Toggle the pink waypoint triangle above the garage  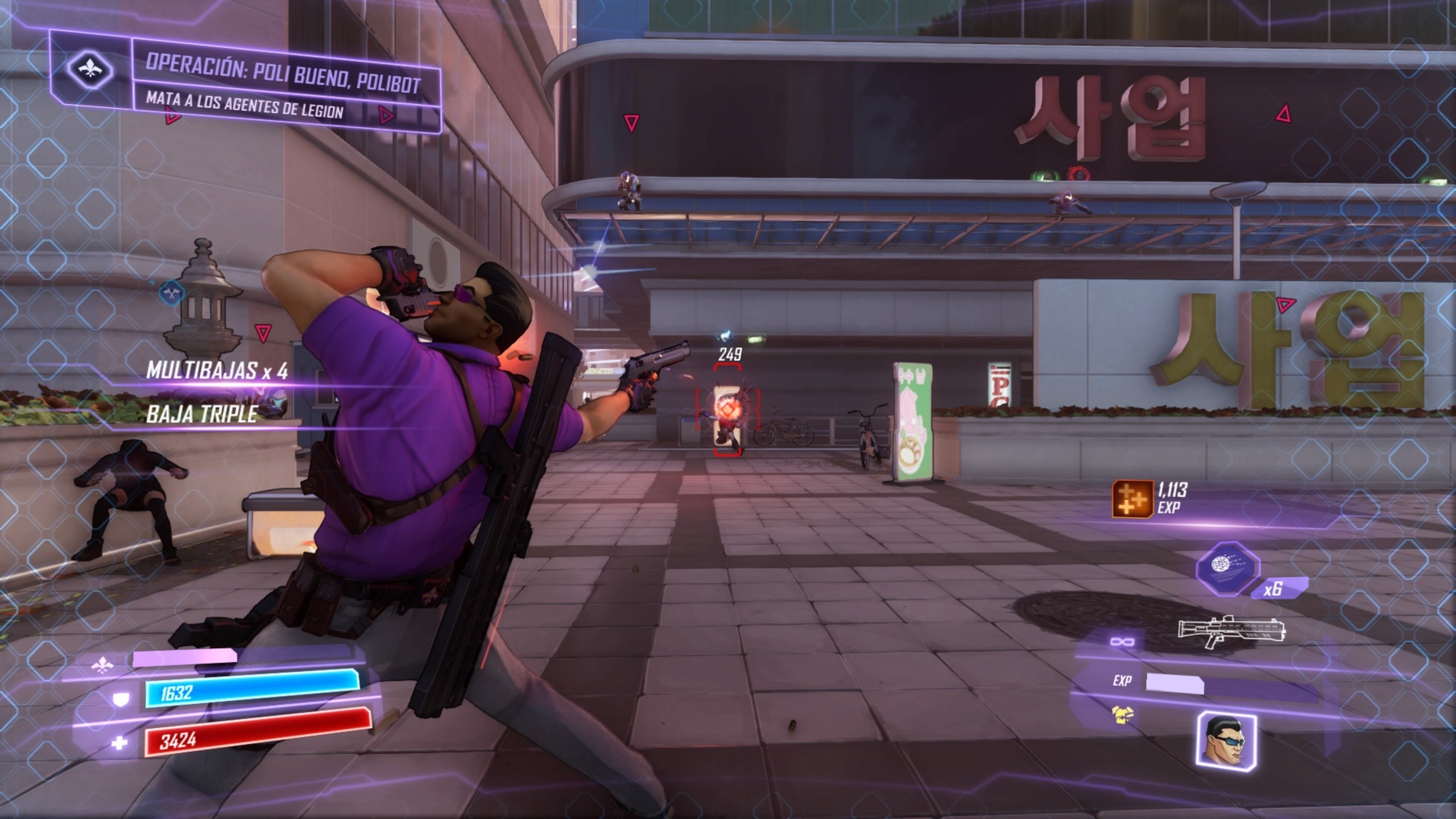coord(631,122)
